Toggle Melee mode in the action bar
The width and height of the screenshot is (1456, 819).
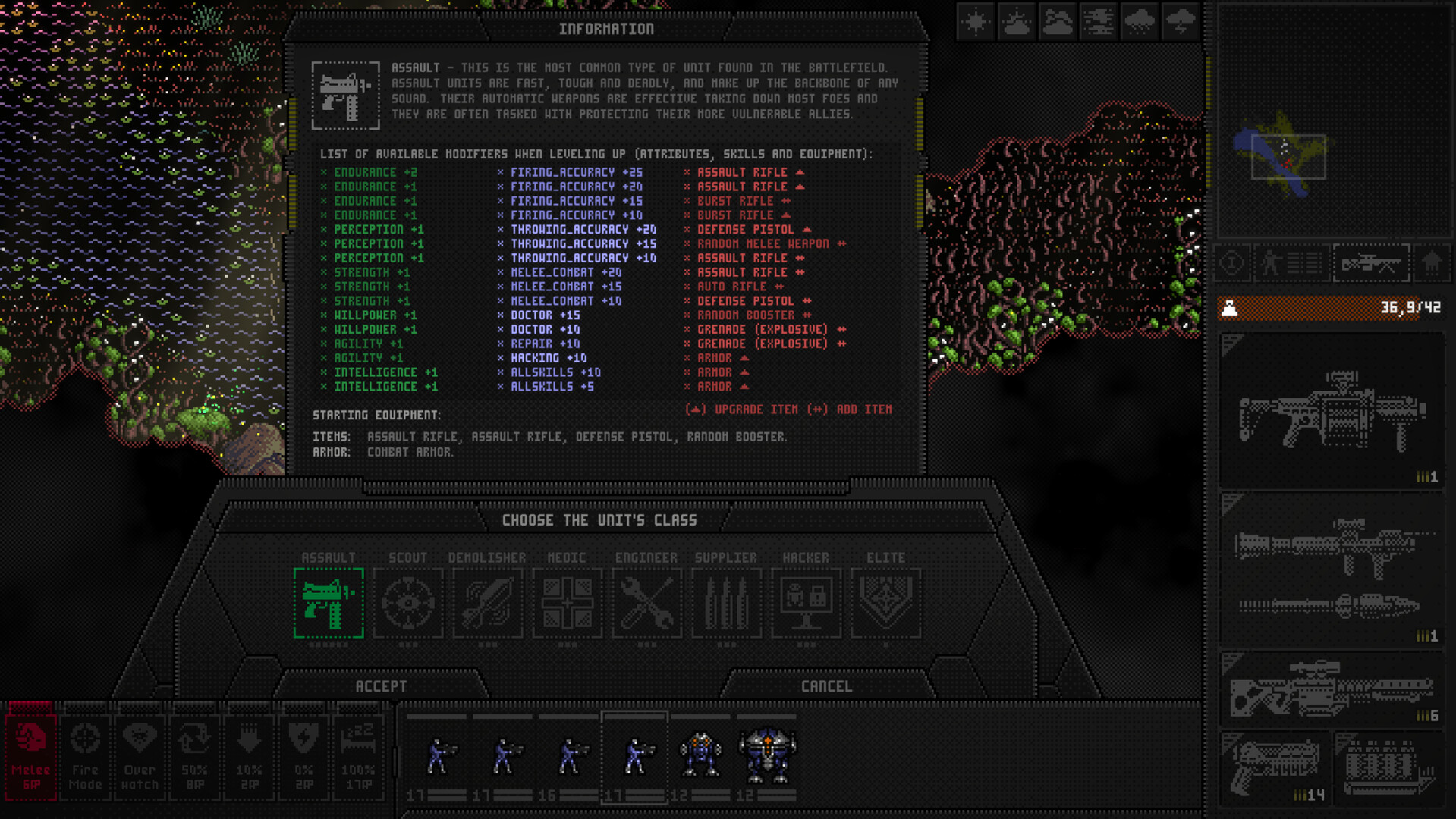[30, 755]
